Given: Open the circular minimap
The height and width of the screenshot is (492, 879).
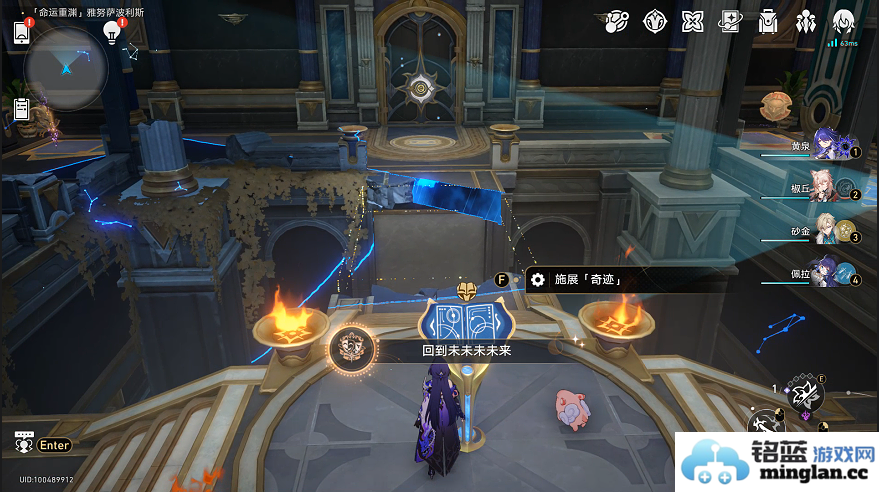Looking at the screenshot, I should pyautogui.click(x=66, y=67).
